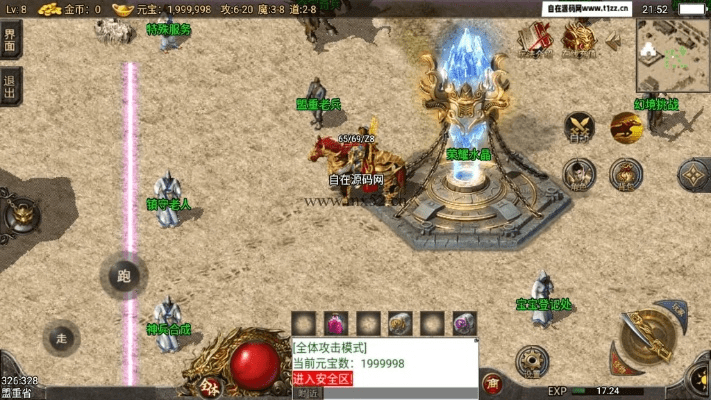
Task: Select the 跑 run movement button
Action: (x=124, y=276)
